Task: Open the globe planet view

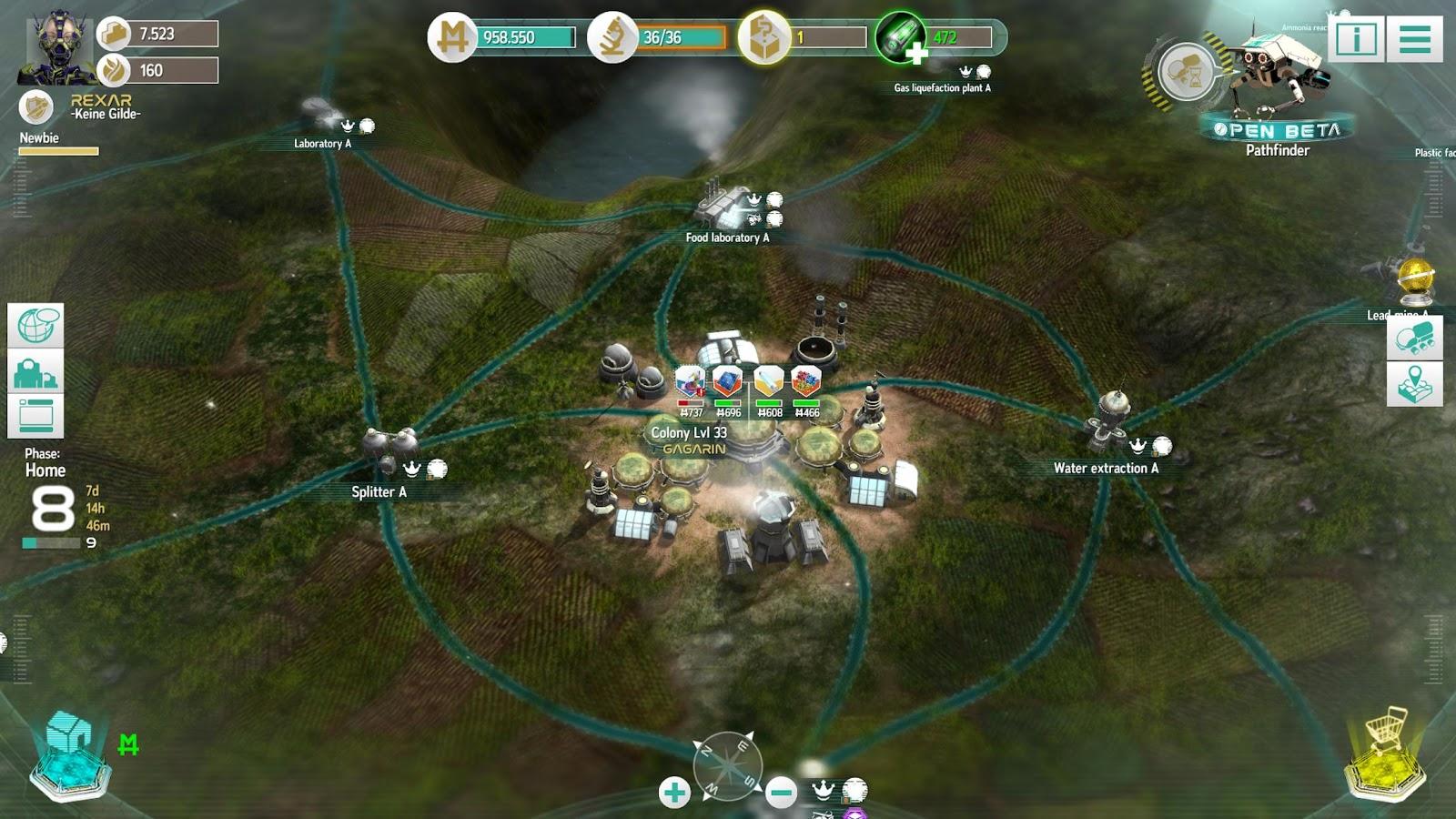Action: [35, 326]
